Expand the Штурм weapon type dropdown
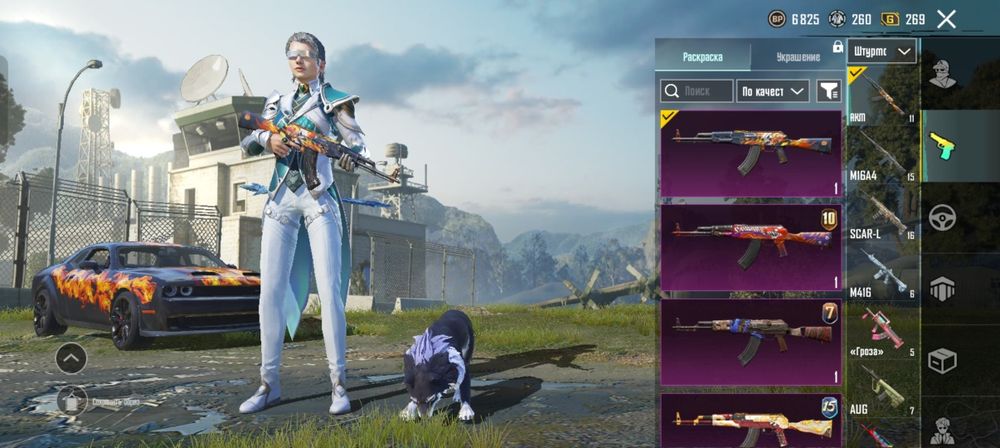 pyautogui.click(x=882, y=52)
